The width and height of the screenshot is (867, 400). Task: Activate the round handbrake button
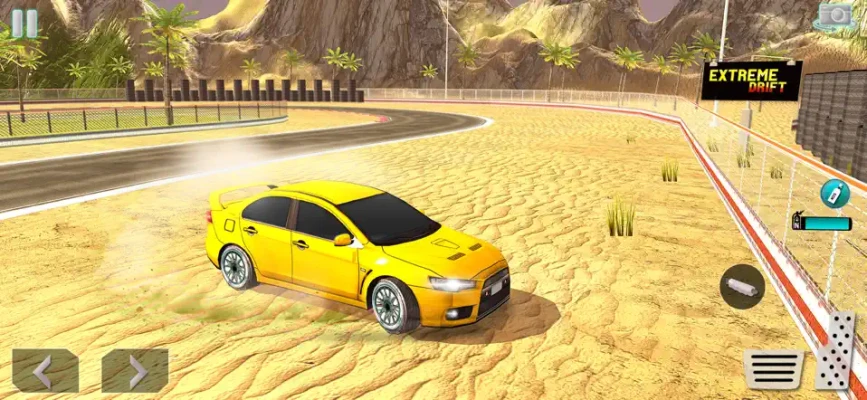742,286
